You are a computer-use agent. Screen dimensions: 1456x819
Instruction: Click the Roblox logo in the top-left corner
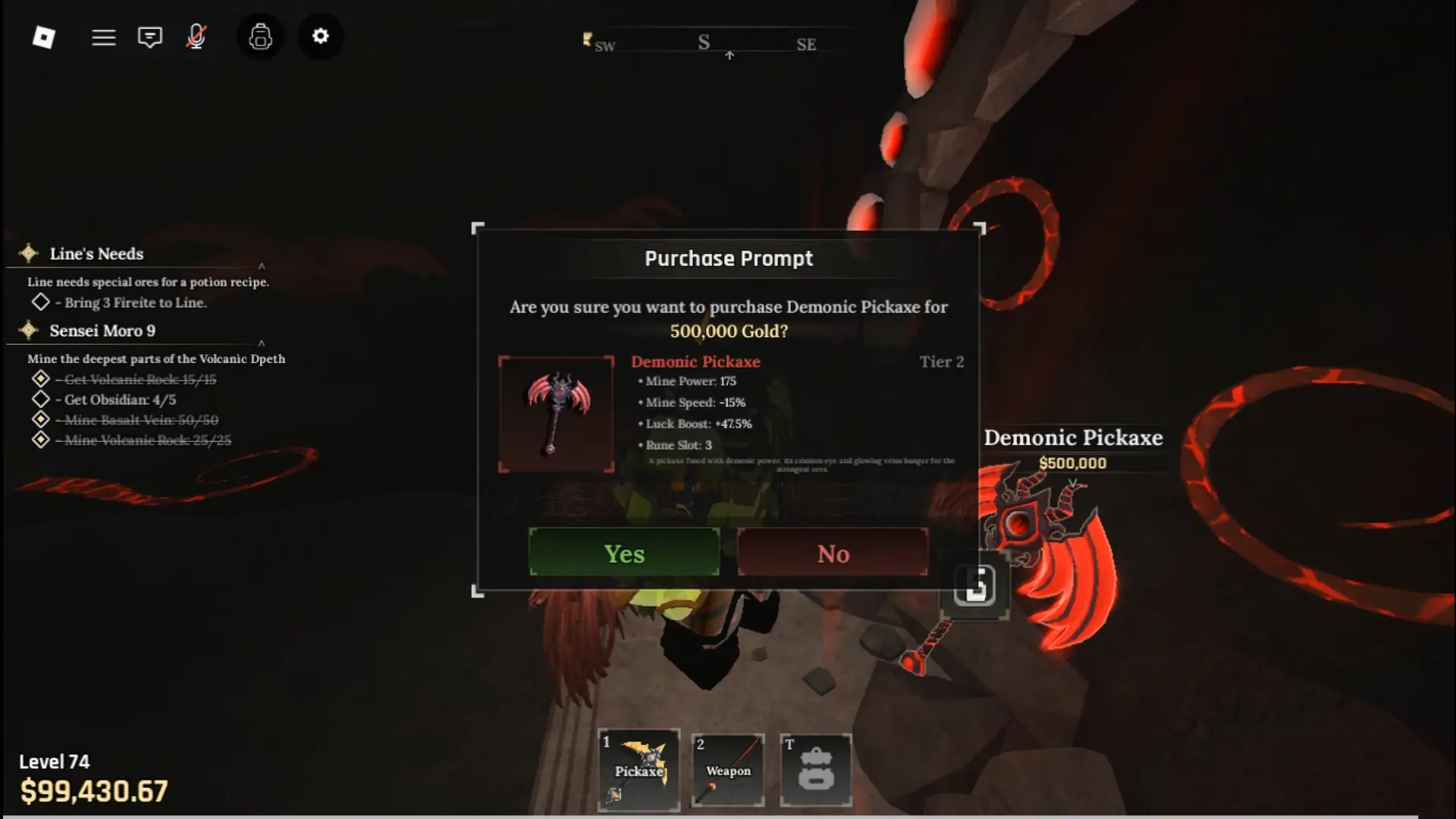(43, 36)
